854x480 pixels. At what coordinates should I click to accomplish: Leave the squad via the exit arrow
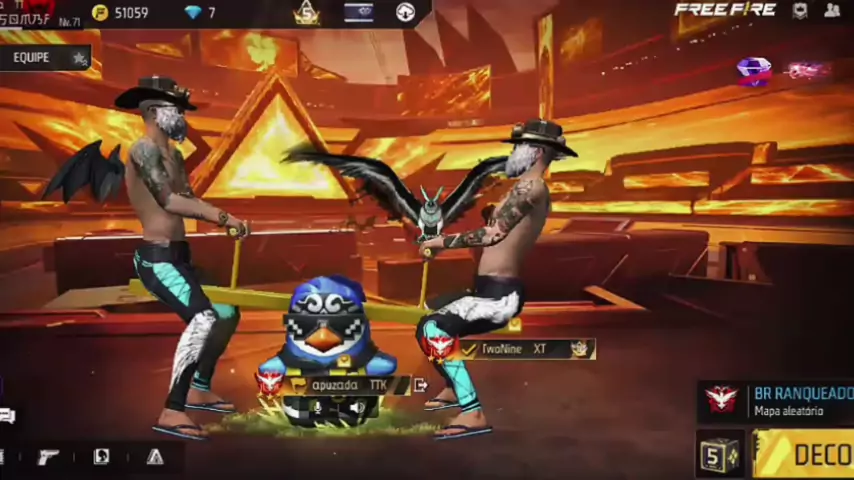tap(421, 385)
